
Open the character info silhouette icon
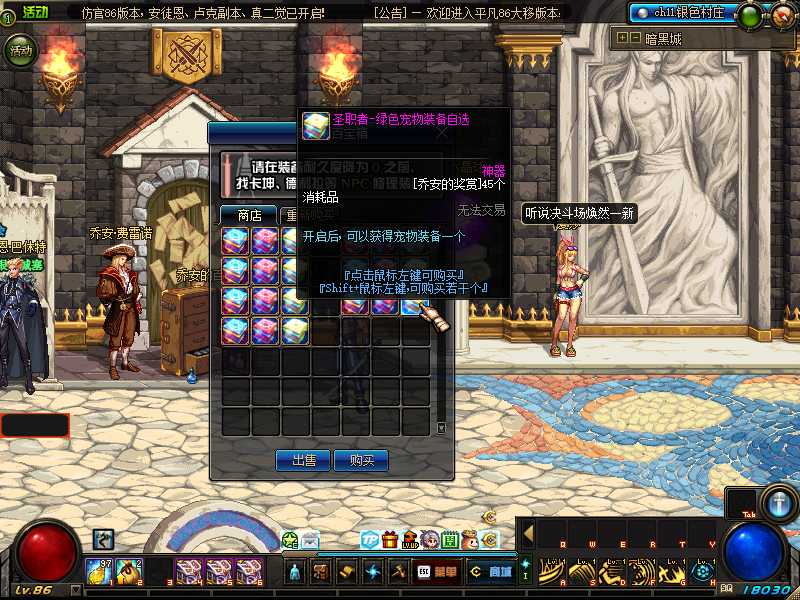coord(295,572)
